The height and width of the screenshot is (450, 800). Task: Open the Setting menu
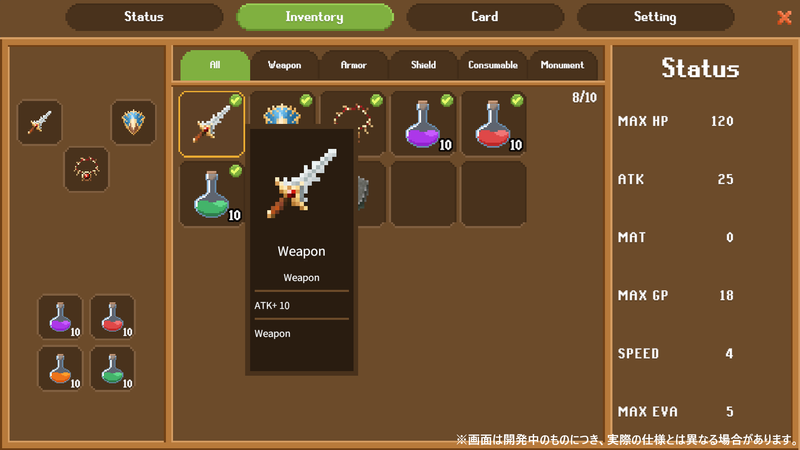[x=655, y=17]
